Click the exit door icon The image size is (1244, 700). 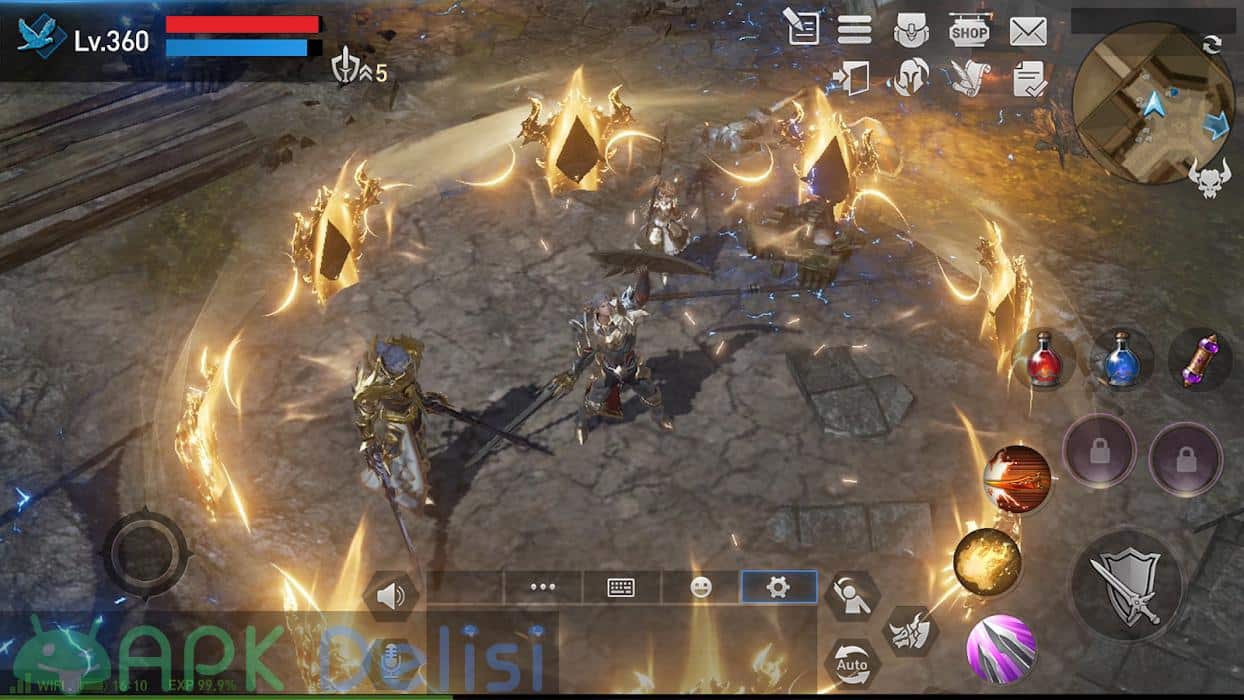click(x=851, y=77)
